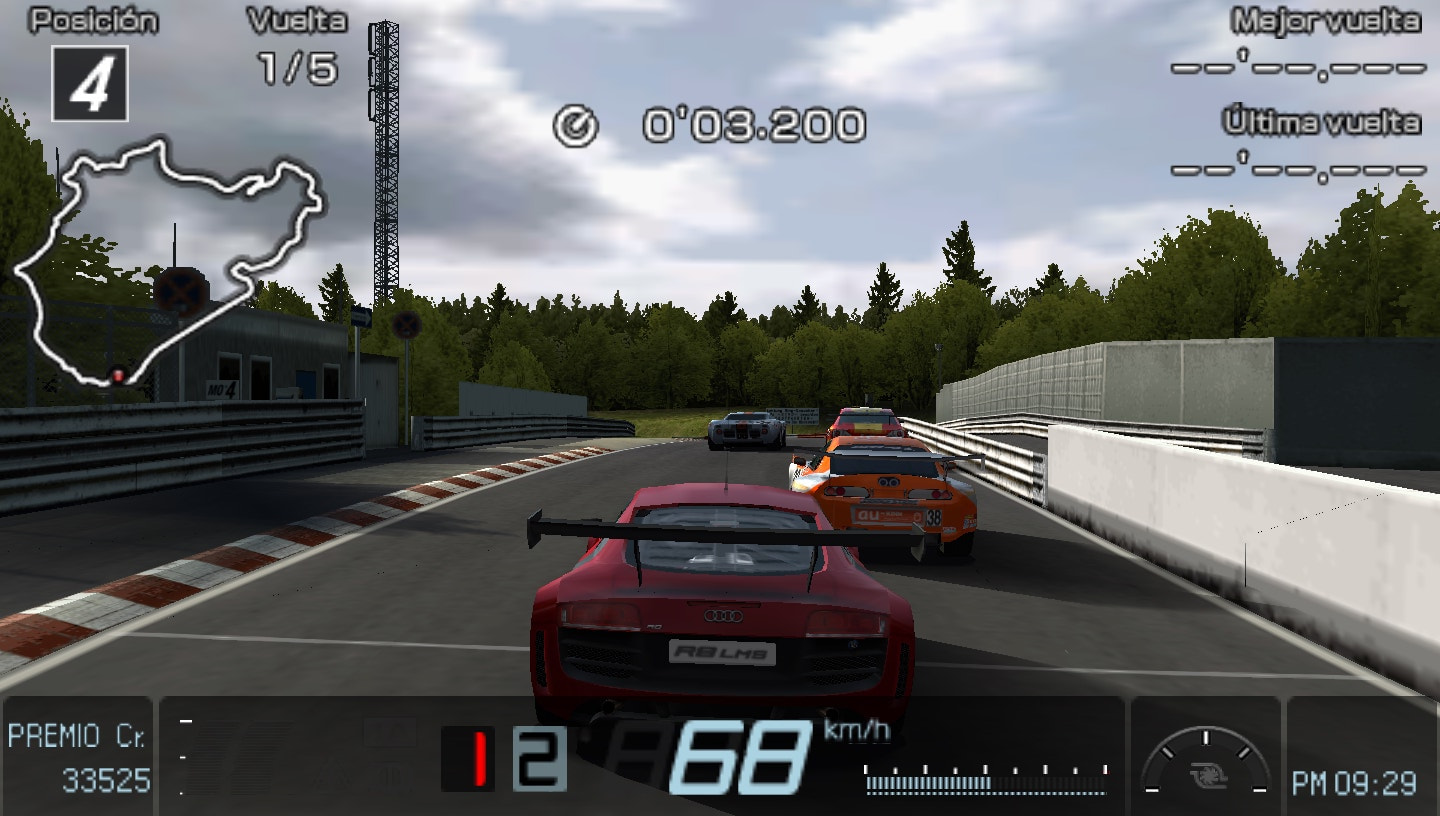The height and width of the screenshot is (816, 1440).
Task: Click the turbo boost gauge icon
Action: coord(1209,775)
